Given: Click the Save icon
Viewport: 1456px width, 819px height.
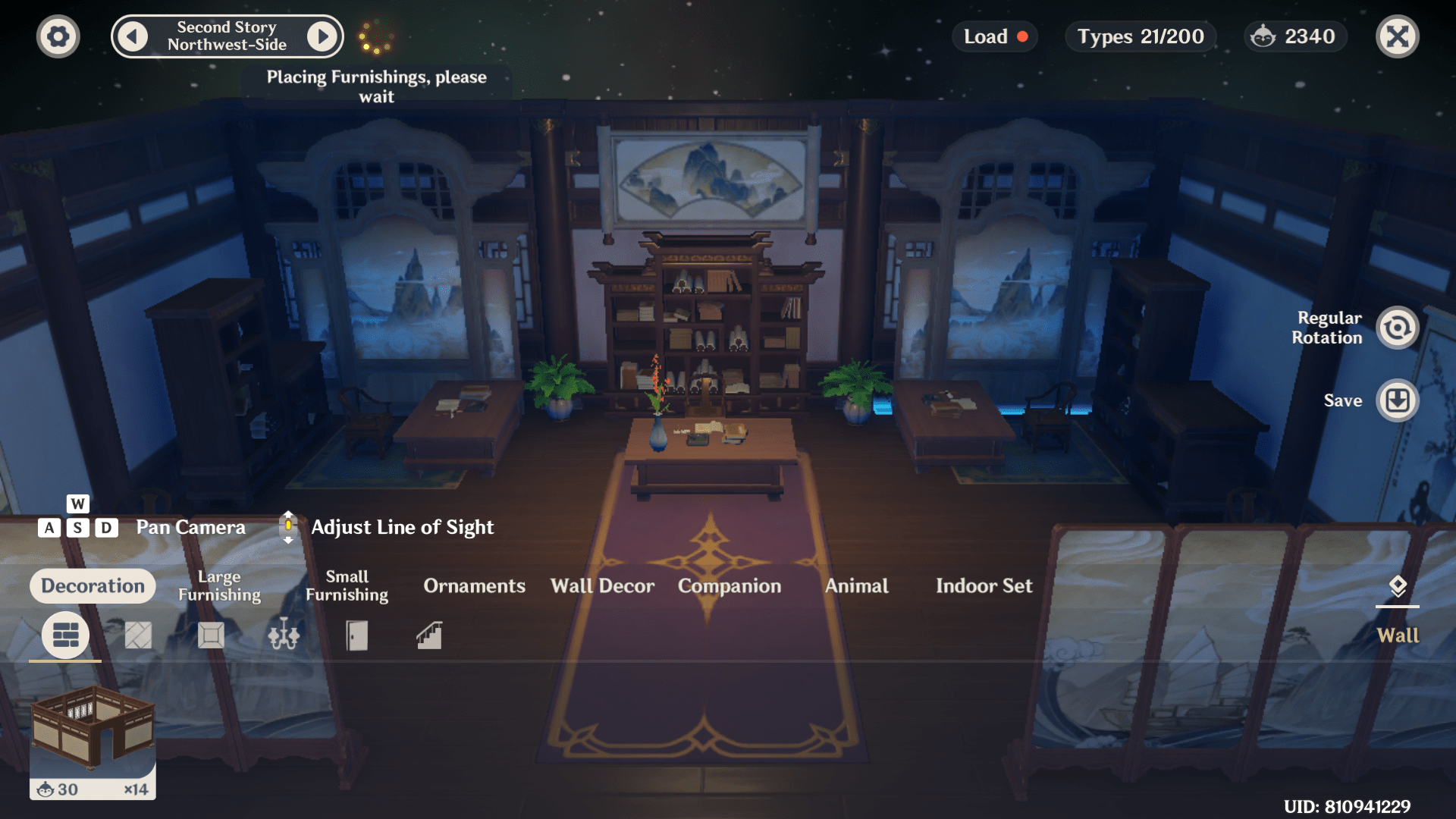Looking at the screenshot, I should 1398,400.
